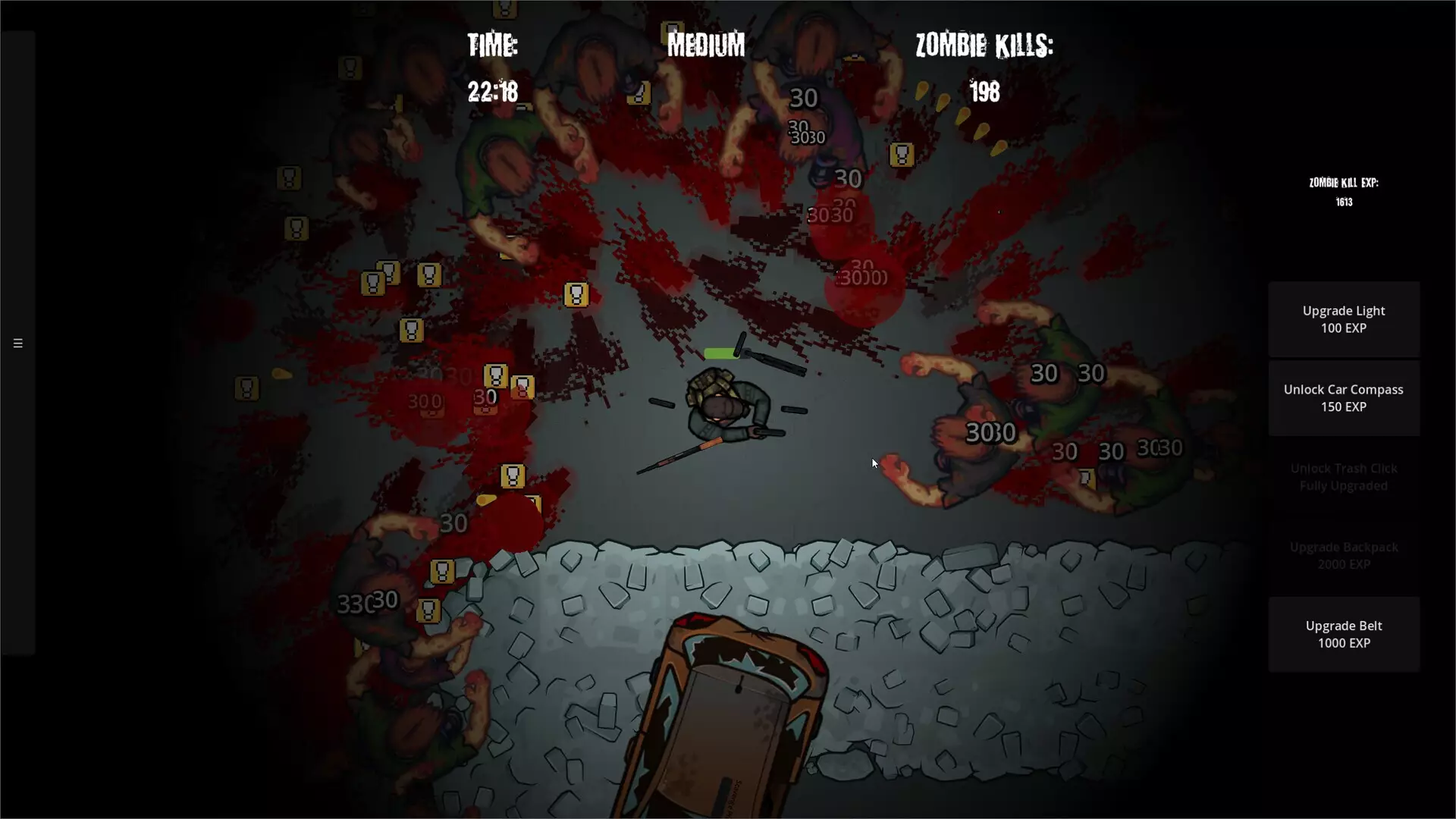Click the Zombie Kill EXP counter
Viewport: 1456px width, 819px height.
tap(1343, 191)
